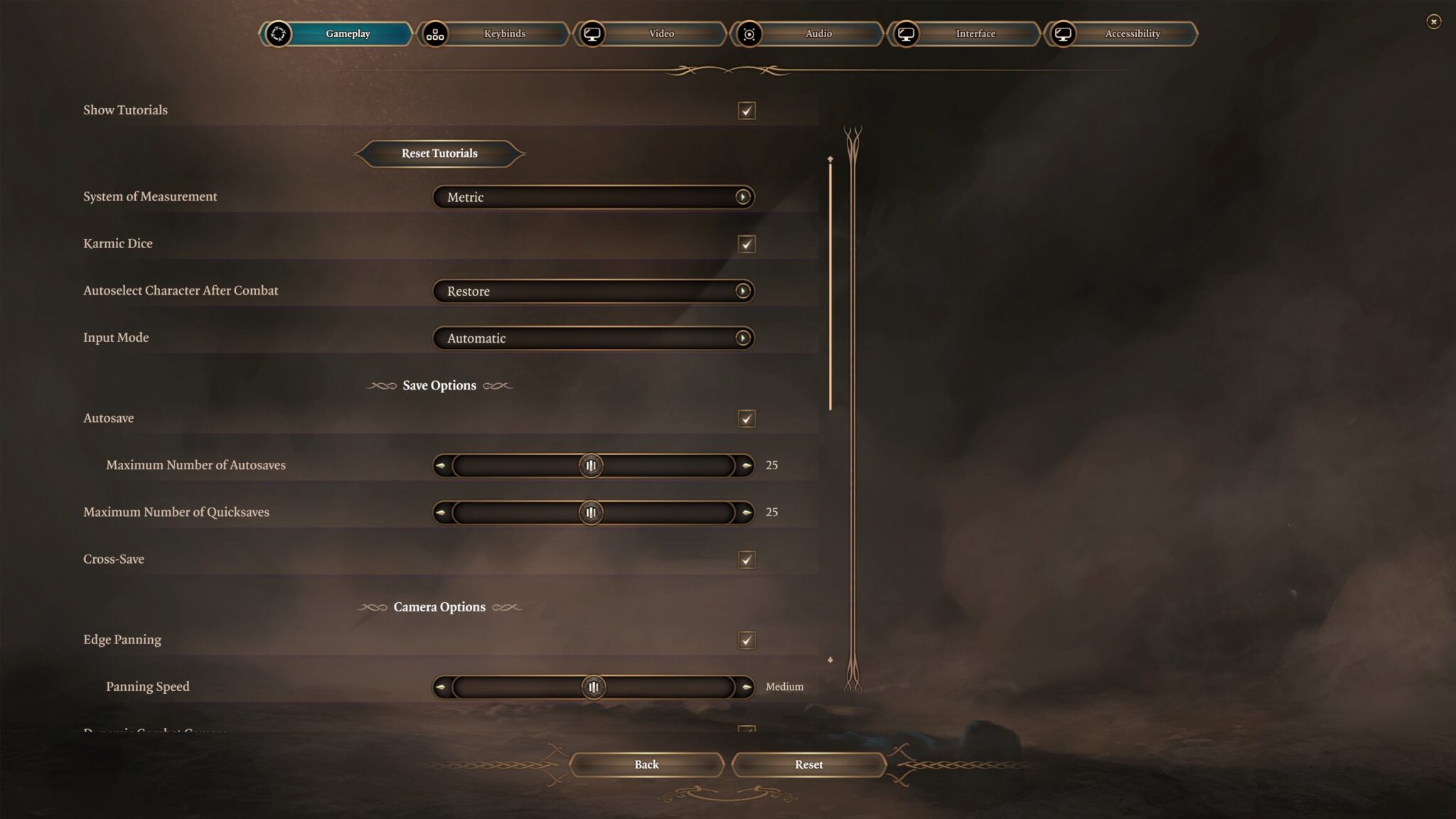Click the Interface tab screen icon

tap(906, 33)
